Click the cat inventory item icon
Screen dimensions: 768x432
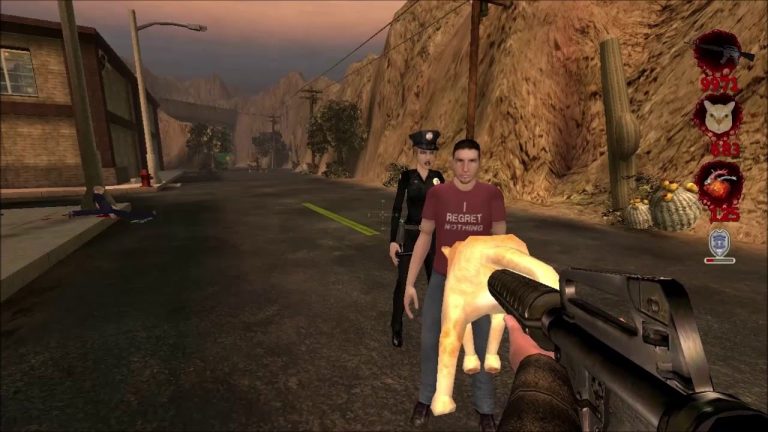tap(718, 117)
